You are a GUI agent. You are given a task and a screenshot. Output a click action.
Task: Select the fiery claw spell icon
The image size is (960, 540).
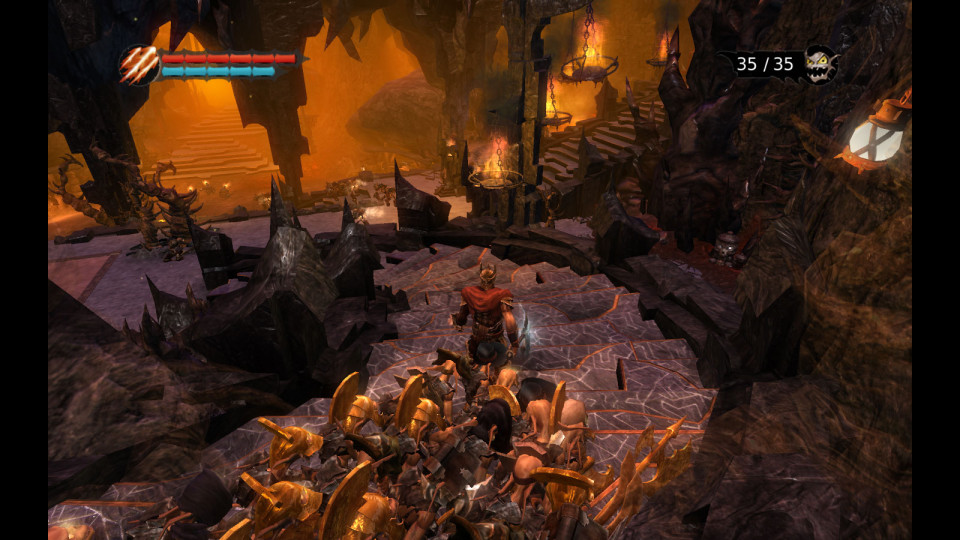point(139,65)
